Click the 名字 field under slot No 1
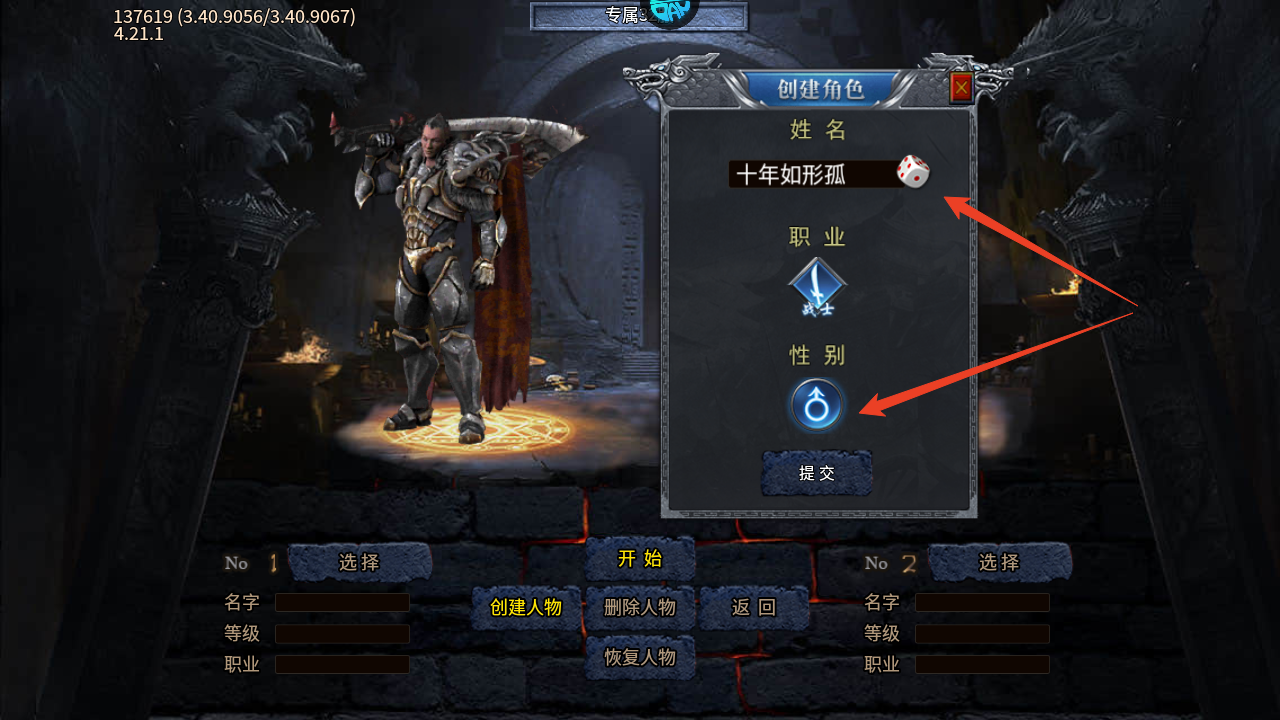 (342, 602)
